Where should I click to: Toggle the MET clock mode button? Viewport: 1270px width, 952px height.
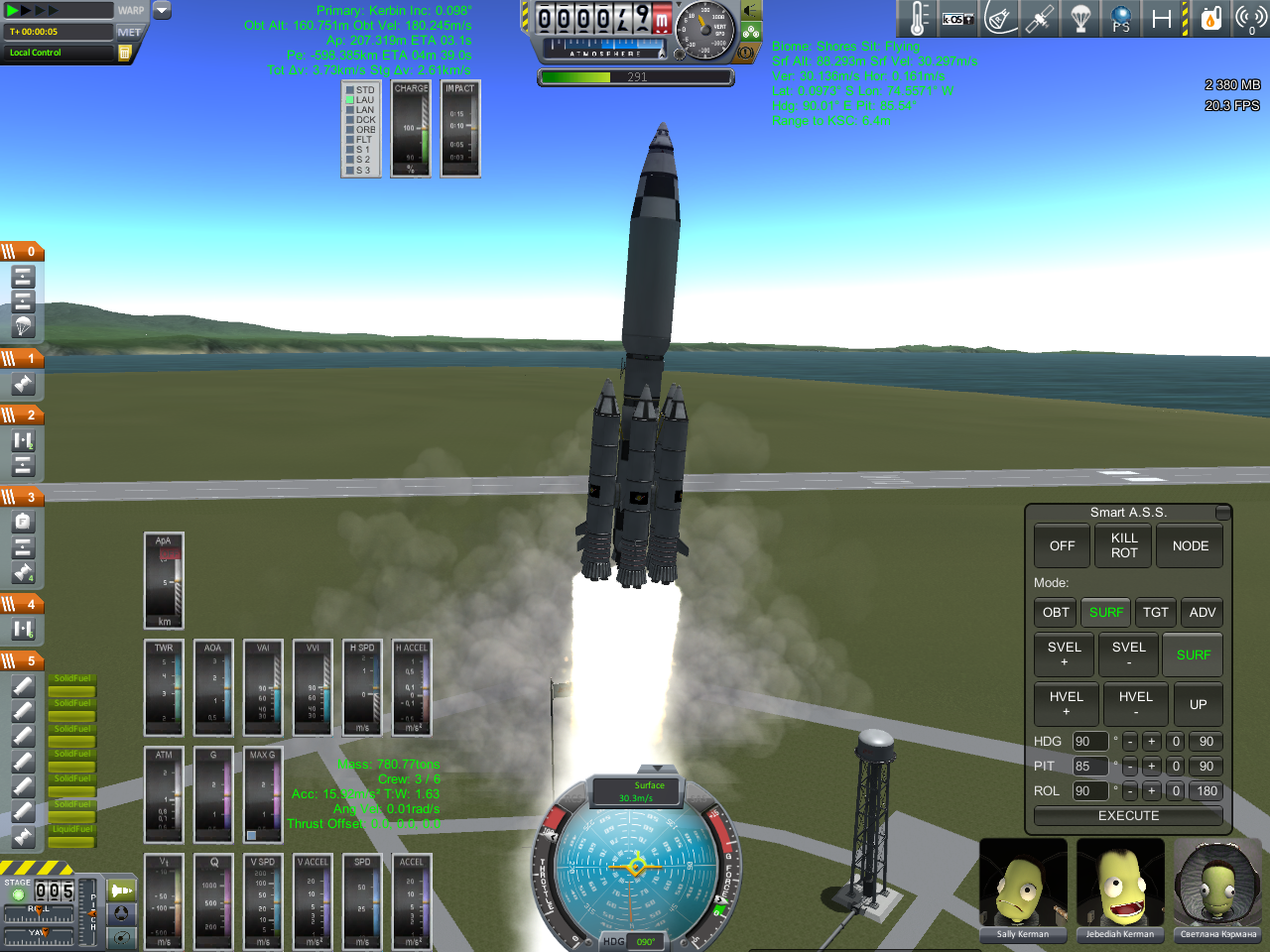pyautogui.click(x=129, y=32)
